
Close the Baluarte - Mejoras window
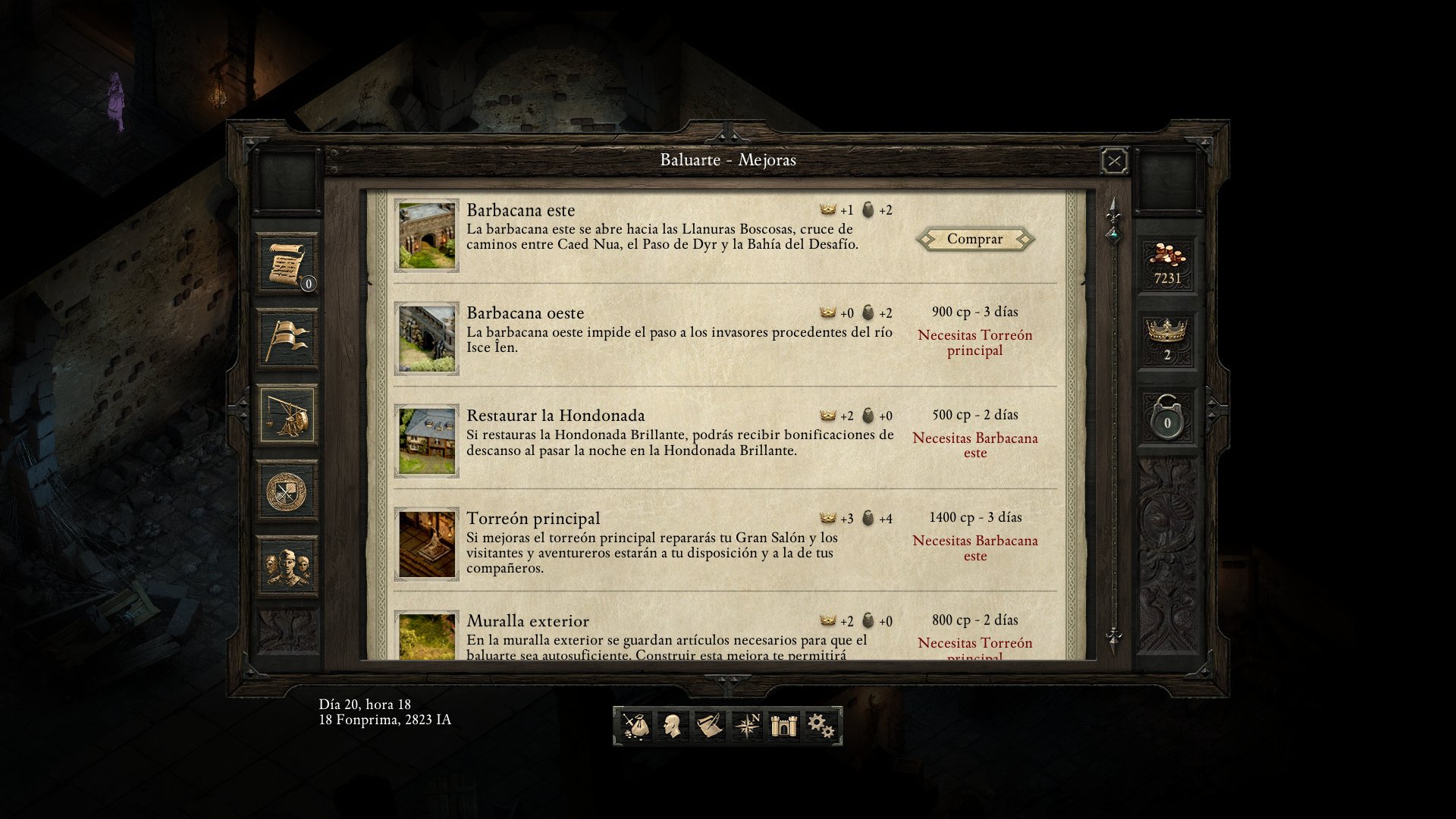tap(1114, 159)
